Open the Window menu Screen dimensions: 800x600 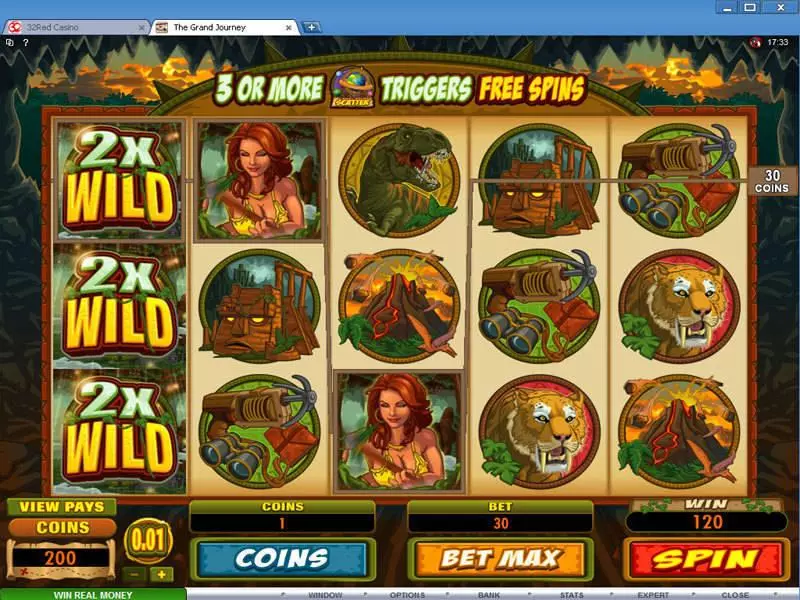point(325,594)
